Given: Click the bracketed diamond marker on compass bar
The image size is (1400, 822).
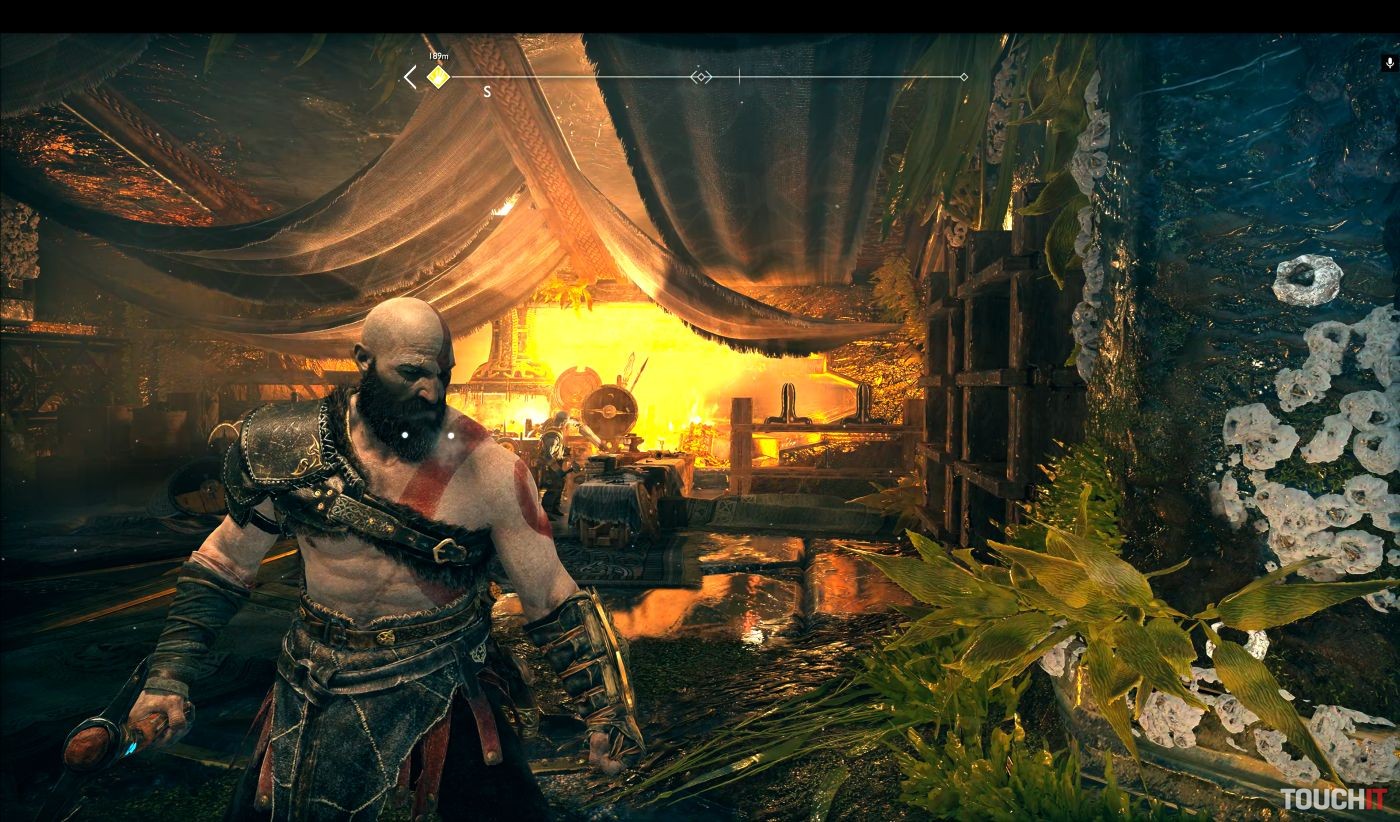Looking at the screenshot, I should (701, 77).
